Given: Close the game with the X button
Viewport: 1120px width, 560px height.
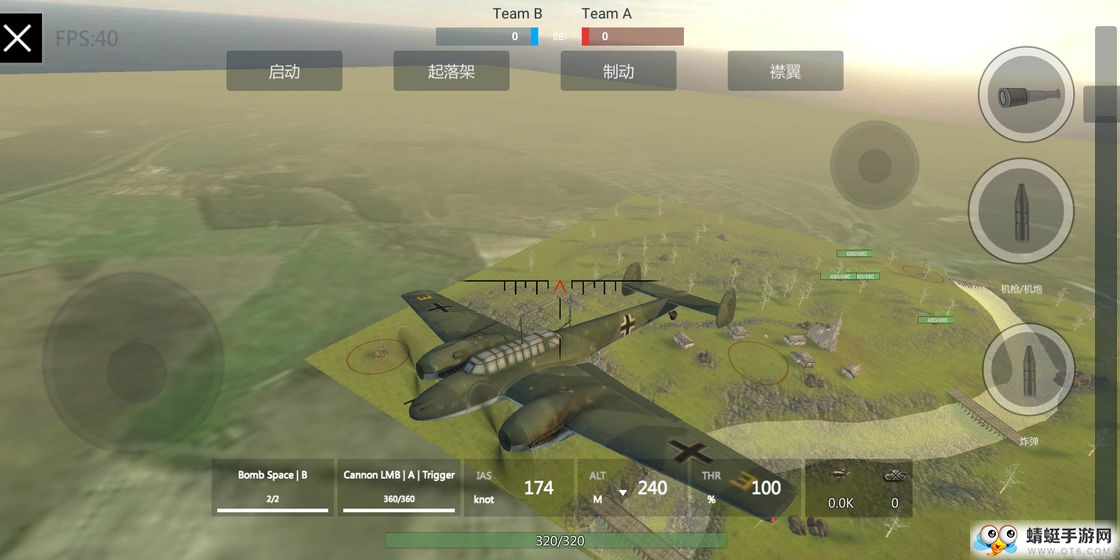Looking at the screenshot, I should pyautogui.click(x=20, y=38).
